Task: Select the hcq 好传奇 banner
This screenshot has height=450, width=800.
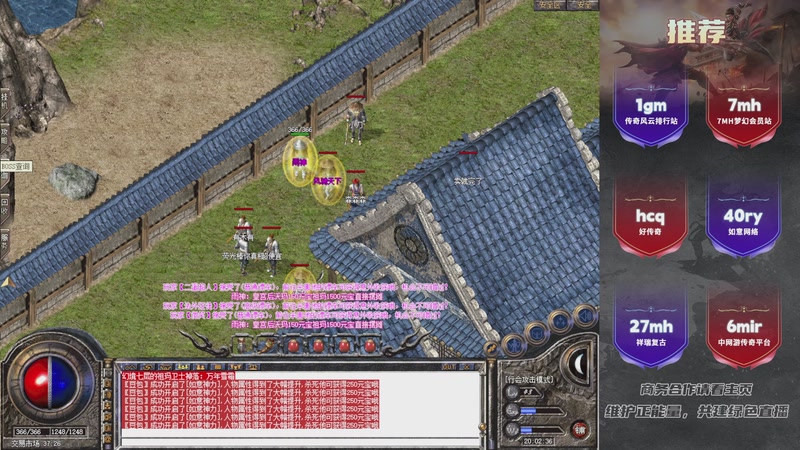Action: pyautogui.click(x=651, y=219)
